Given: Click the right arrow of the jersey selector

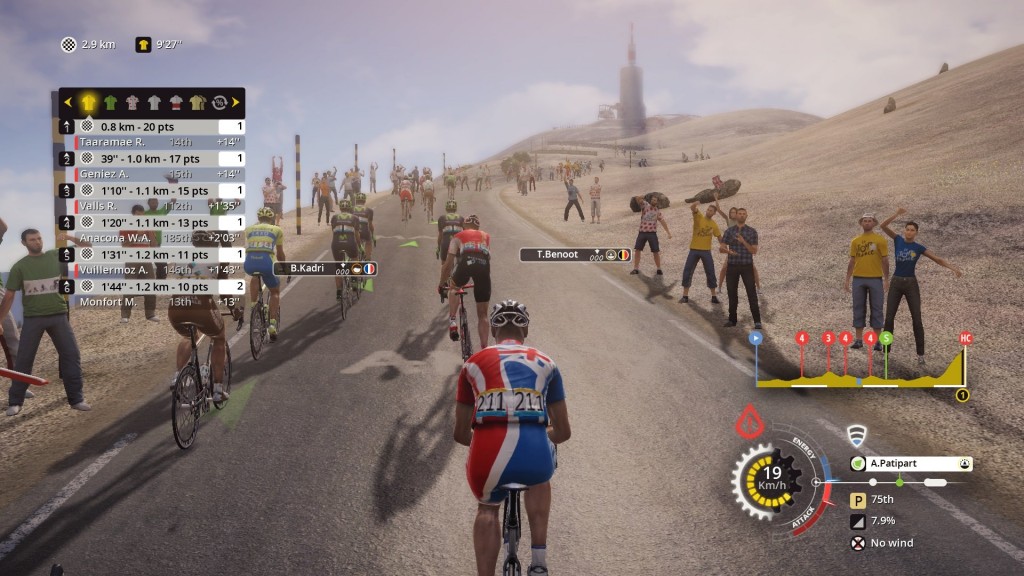Looking at the screenshot, I should click(x=236, y=102).
